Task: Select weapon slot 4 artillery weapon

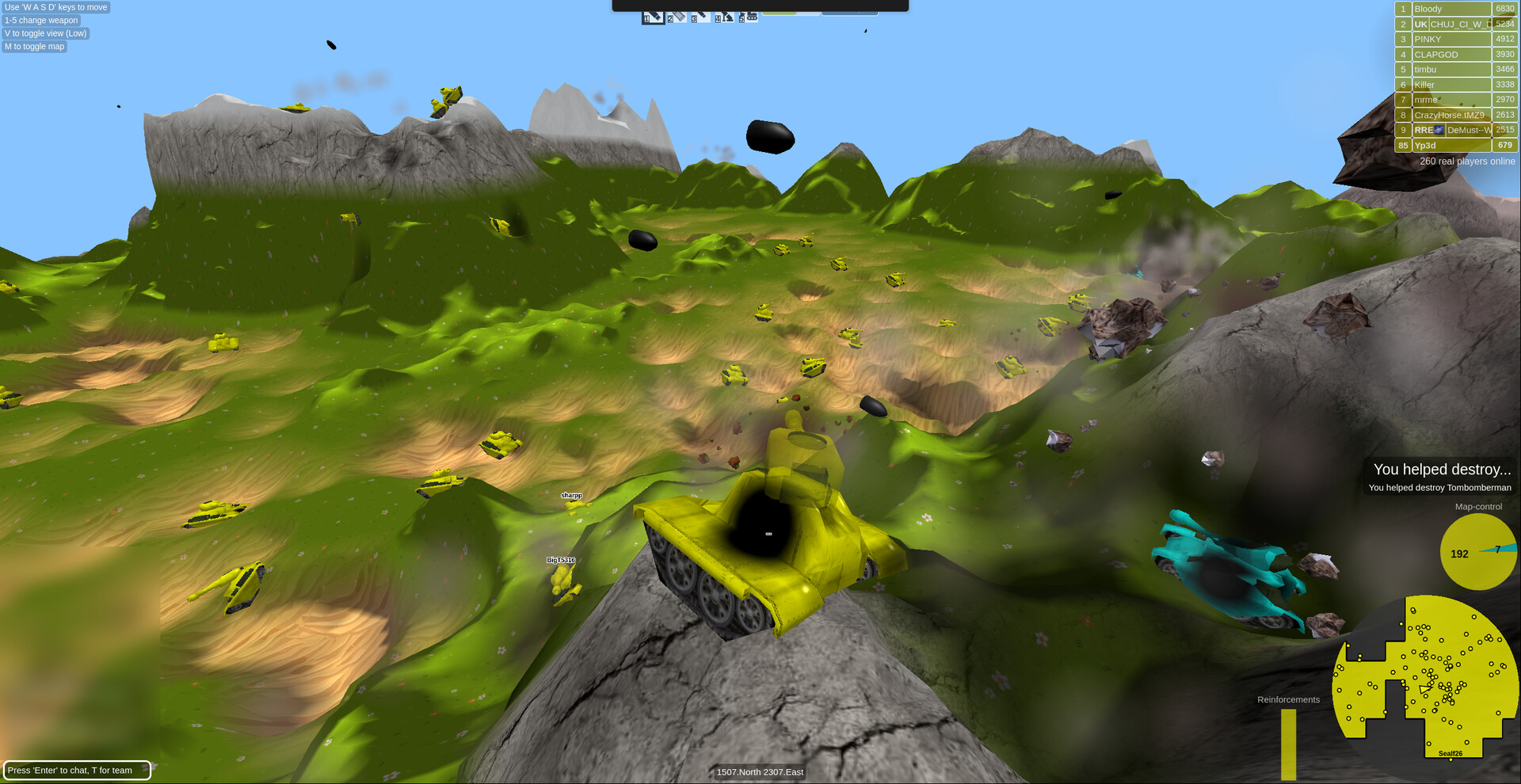Action: (x=725, y=17)
